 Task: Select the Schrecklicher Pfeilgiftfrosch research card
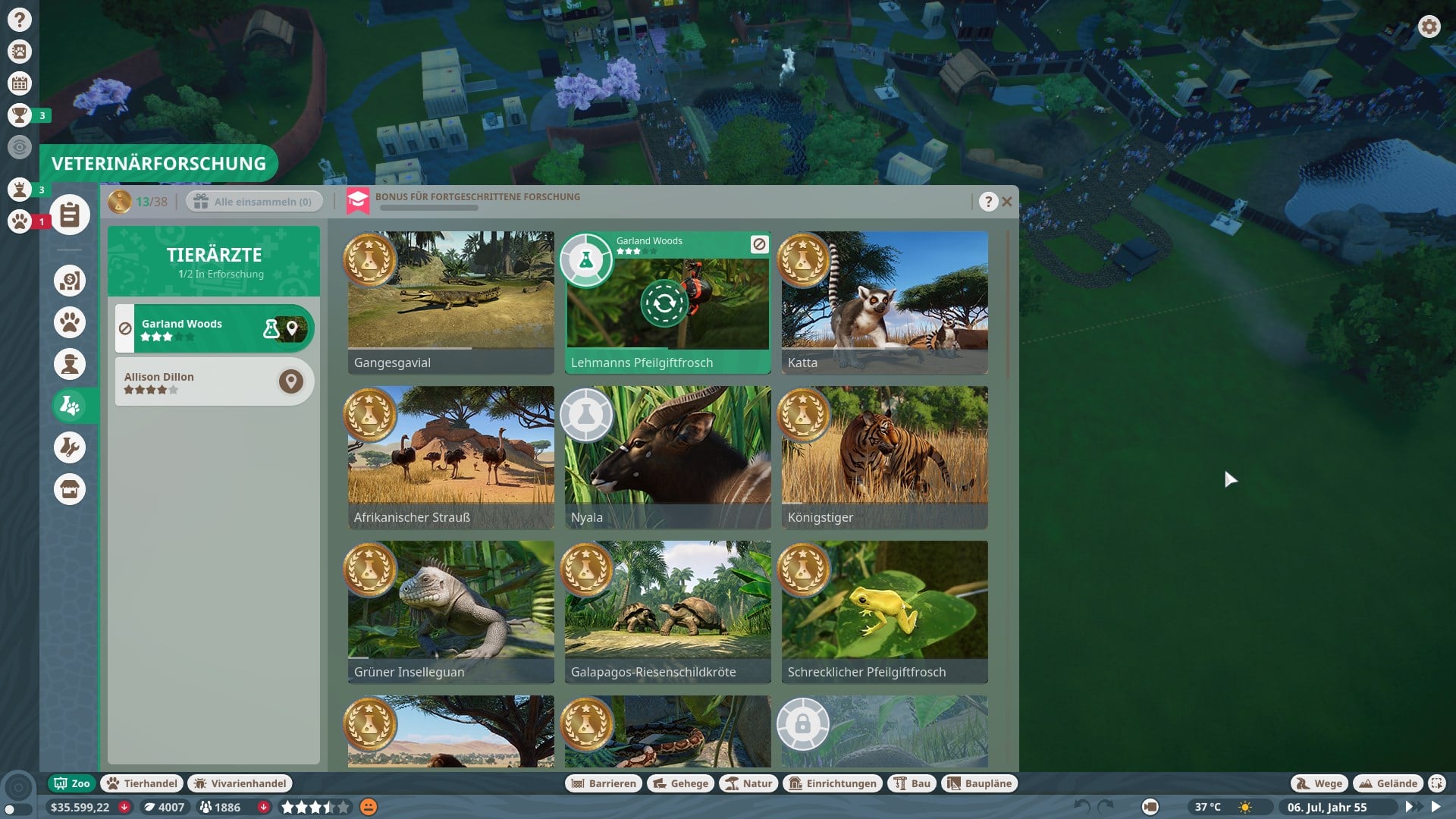coord(884,611)
